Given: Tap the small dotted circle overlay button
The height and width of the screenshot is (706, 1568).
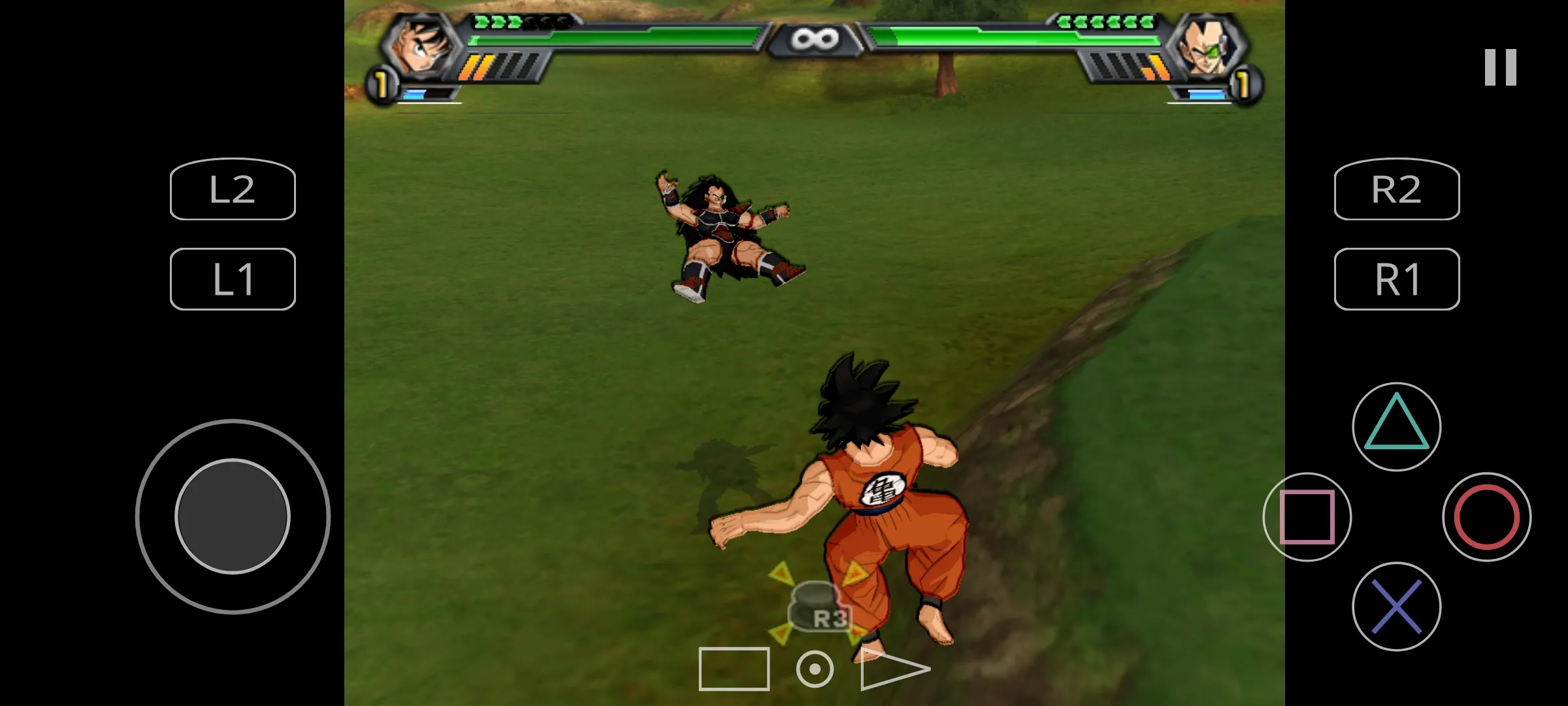Looking at the screenshot, I should (815, 669).
